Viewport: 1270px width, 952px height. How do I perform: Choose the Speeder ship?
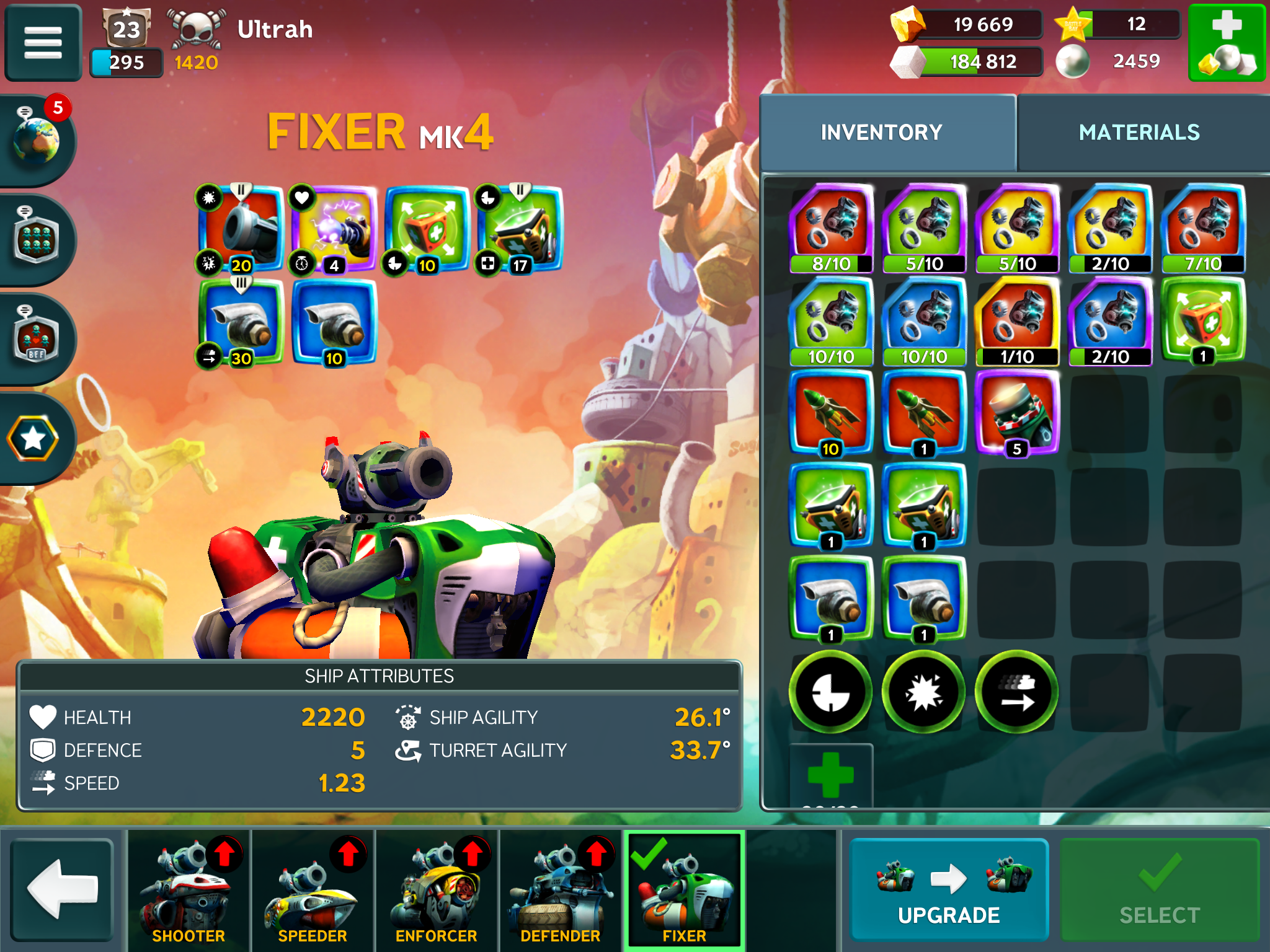pyautogui.click(x=313, y=891)
